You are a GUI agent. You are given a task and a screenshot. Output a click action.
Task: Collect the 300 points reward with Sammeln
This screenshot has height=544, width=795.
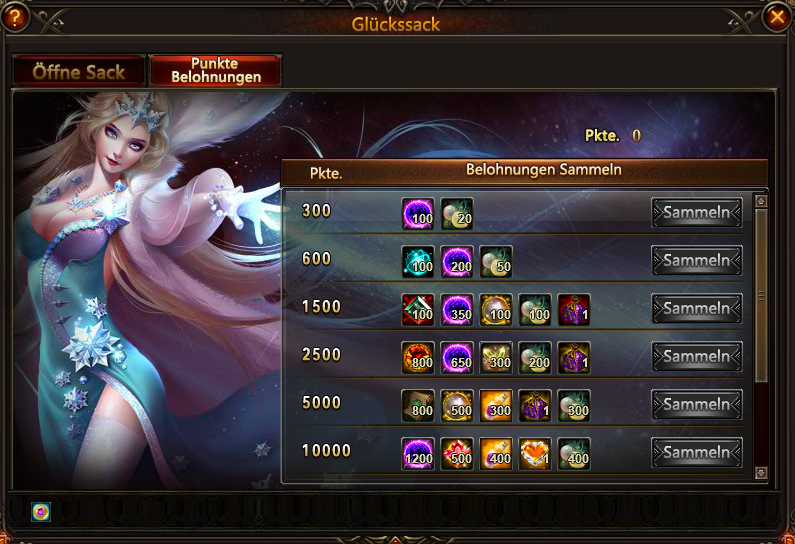[697, 213]
